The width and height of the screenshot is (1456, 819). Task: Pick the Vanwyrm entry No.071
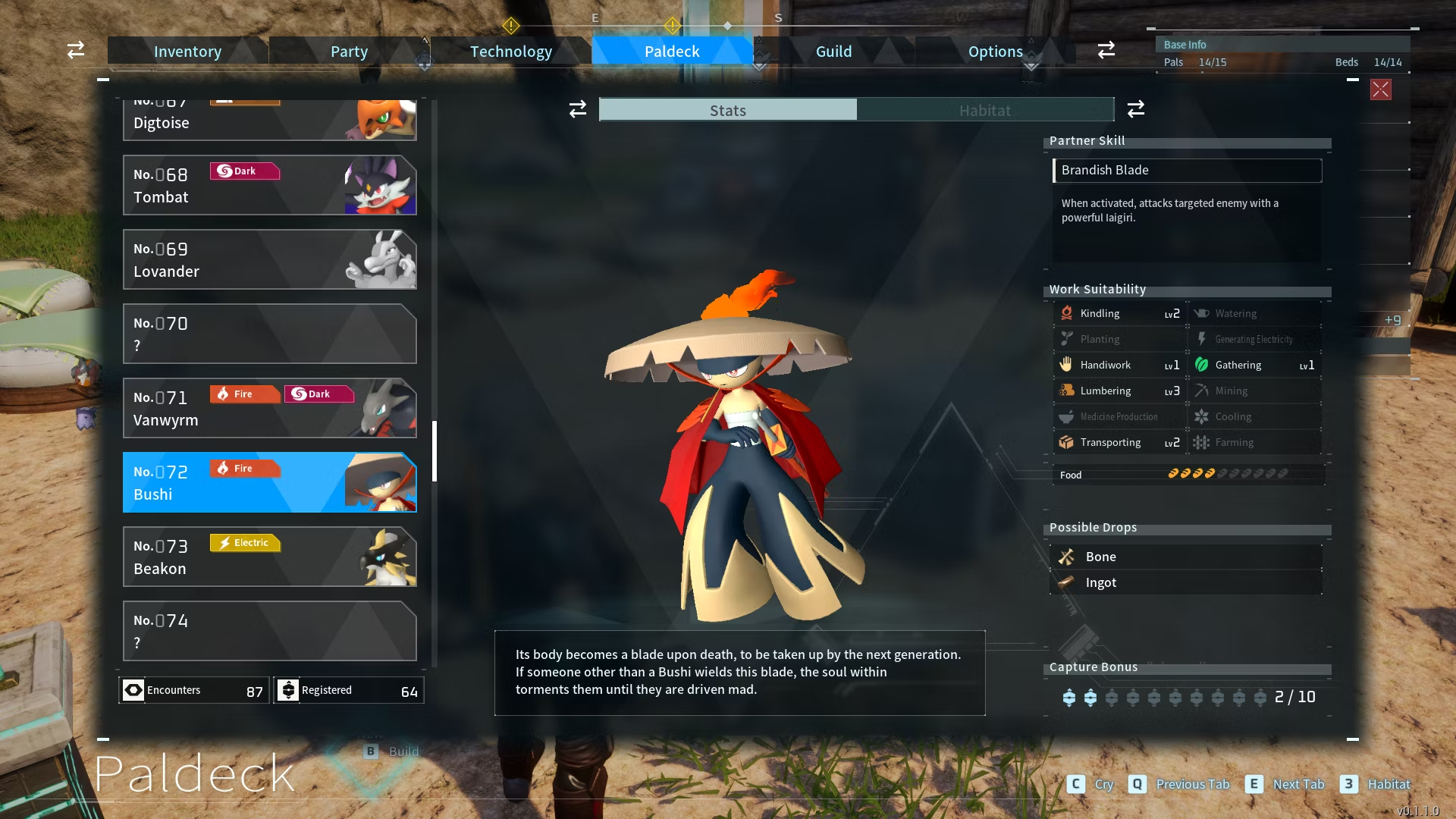coord(269,409)
